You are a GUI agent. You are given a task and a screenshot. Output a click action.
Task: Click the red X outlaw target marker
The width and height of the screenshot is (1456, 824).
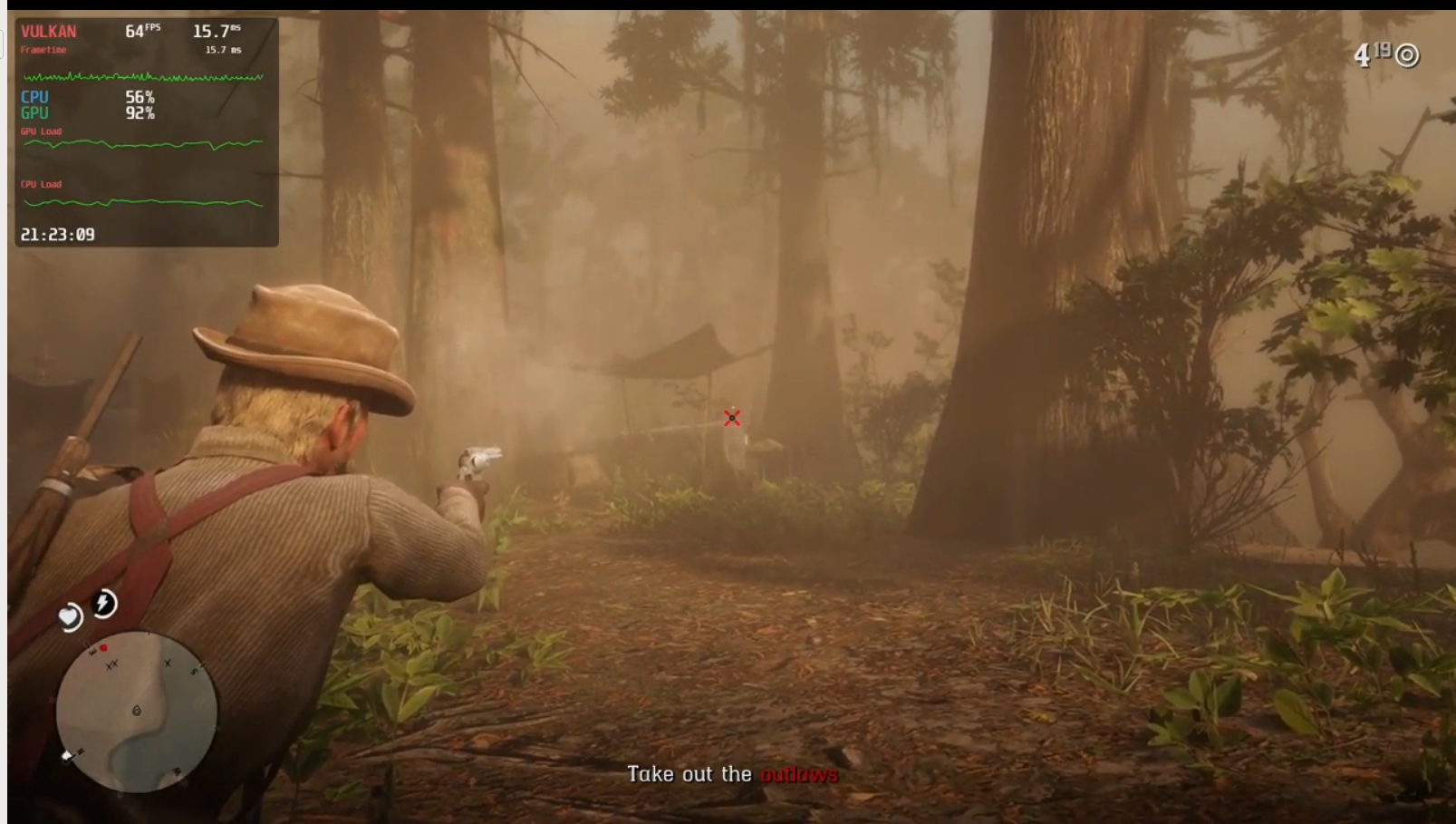(x=732, y=418)
